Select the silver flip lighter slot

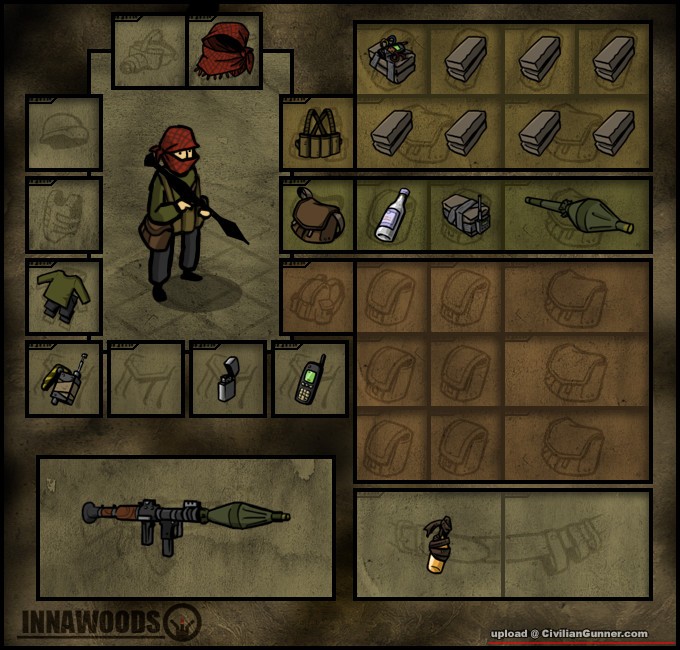(228, 379)
